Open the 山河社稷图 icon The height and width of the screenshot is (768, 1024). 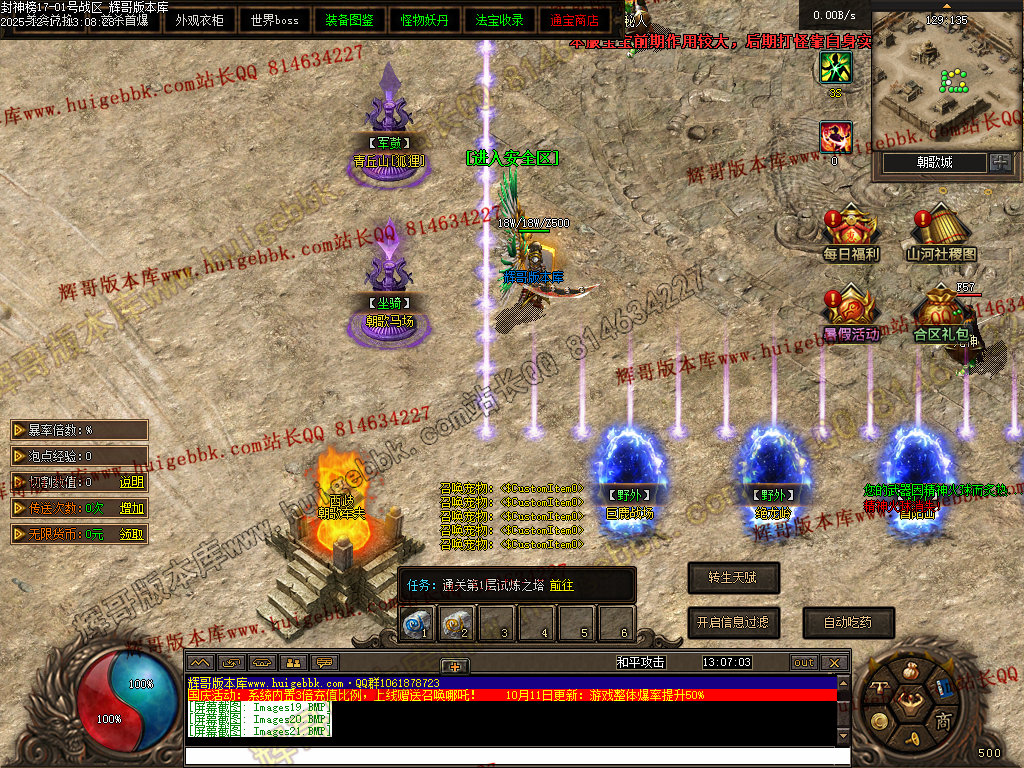[941, 234]
